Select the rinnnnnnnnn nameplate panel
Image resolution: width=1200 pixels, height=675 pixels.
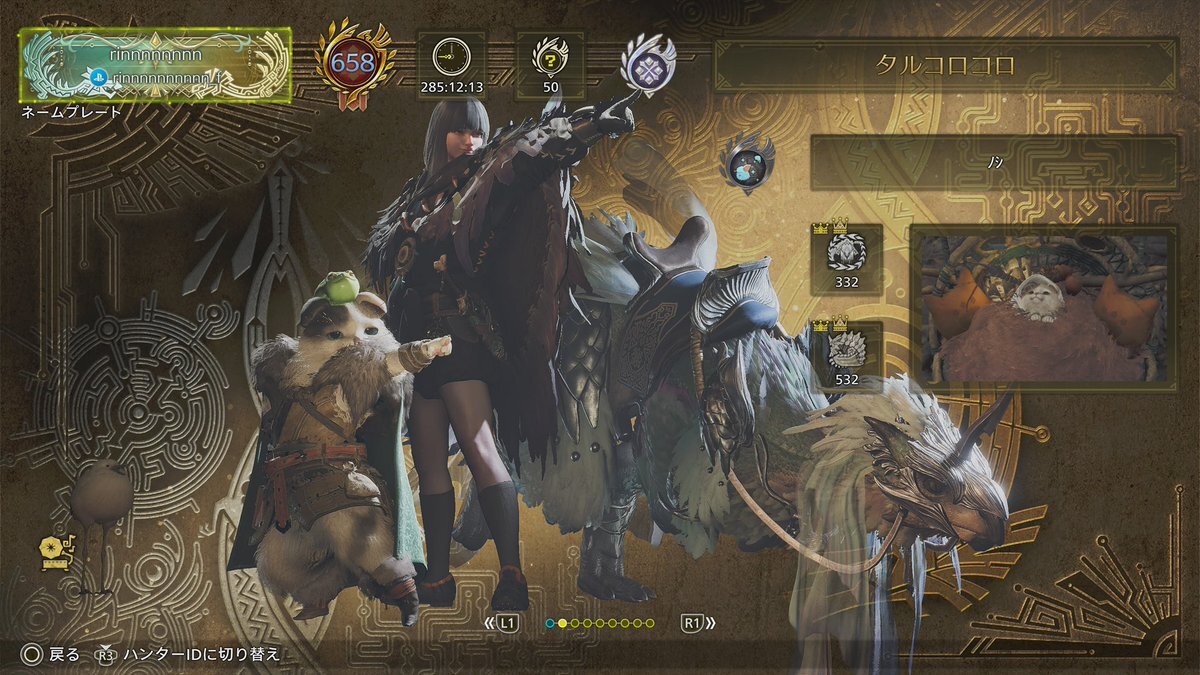156,66
